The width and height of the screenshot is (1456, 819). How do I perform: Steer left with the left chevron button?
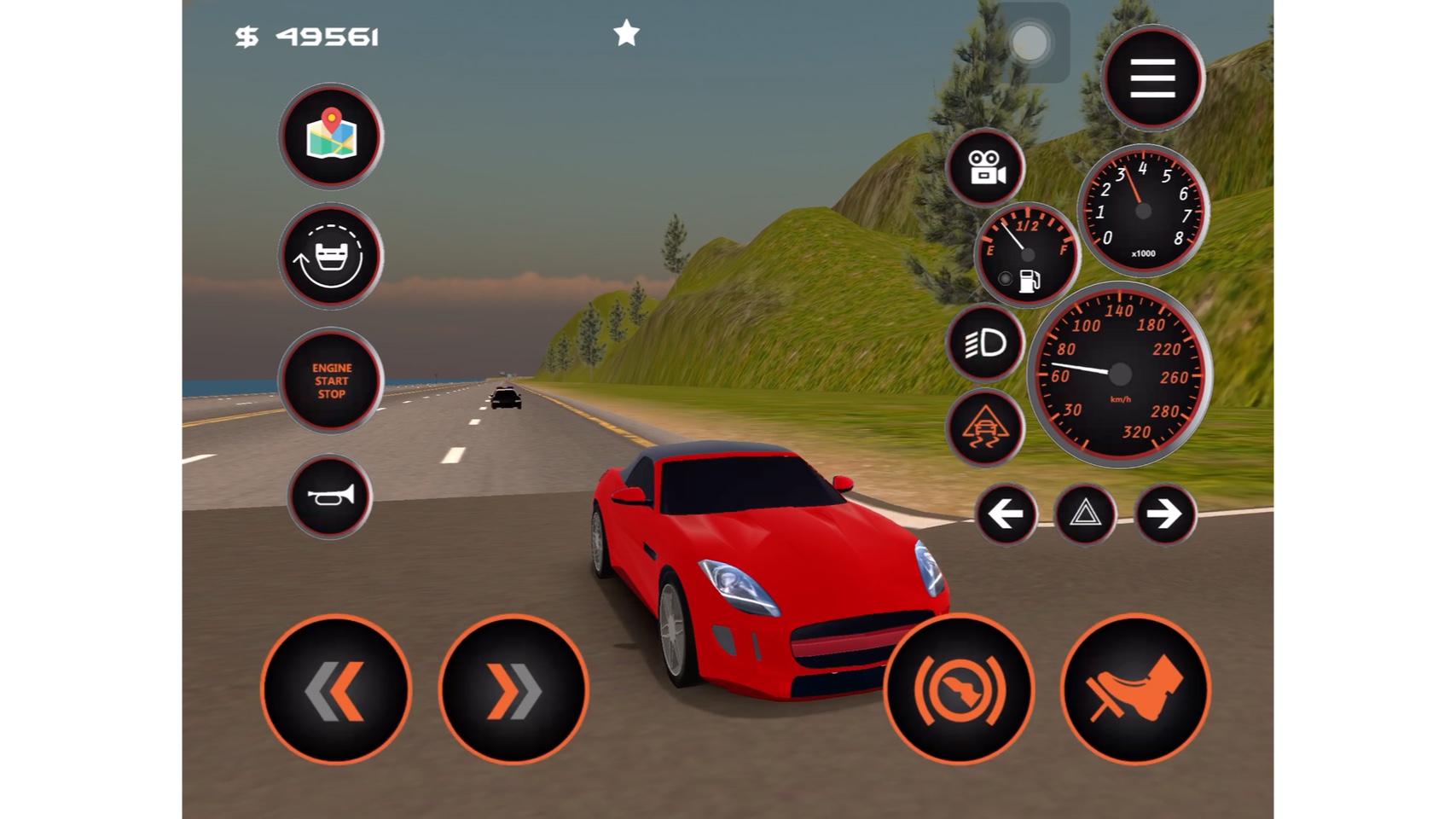click(x=335, y=688)
